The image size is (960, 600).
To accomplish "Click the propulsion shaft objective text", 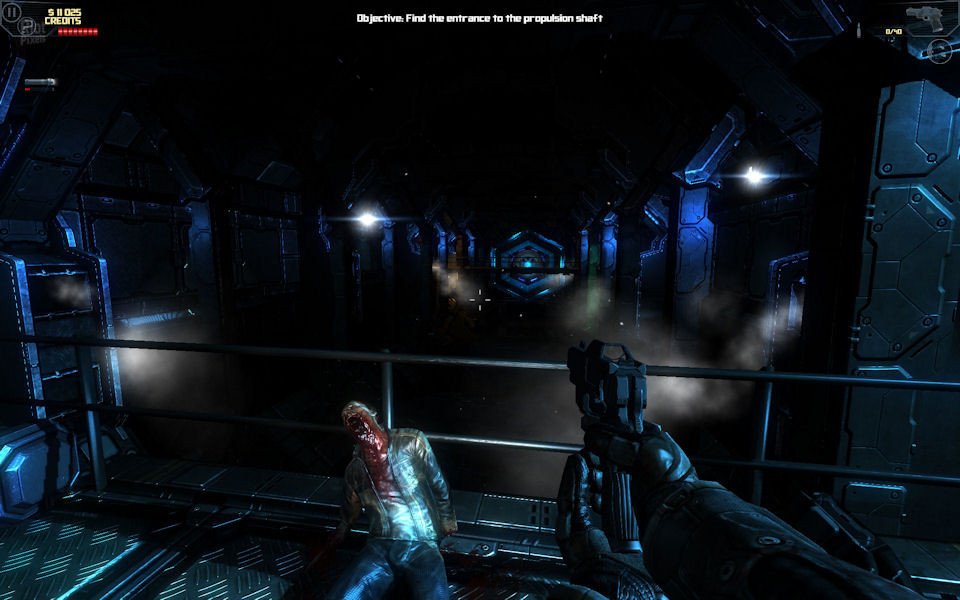I will tap(480, 18).
